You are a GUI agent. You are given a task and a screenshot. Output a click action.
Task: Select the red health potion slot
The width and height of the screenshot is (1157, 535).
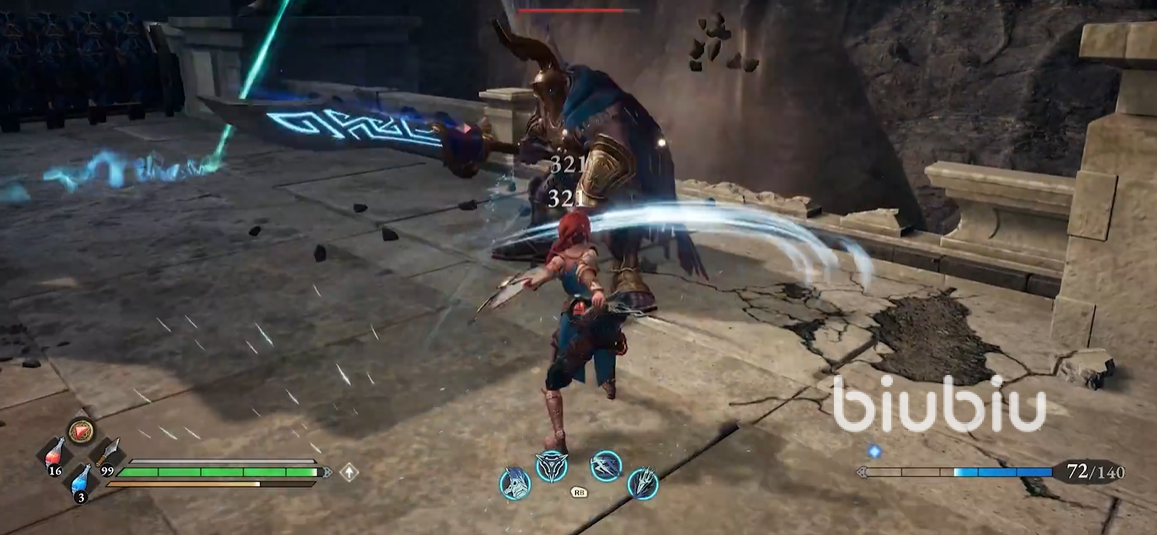click(x=56, y=452)
